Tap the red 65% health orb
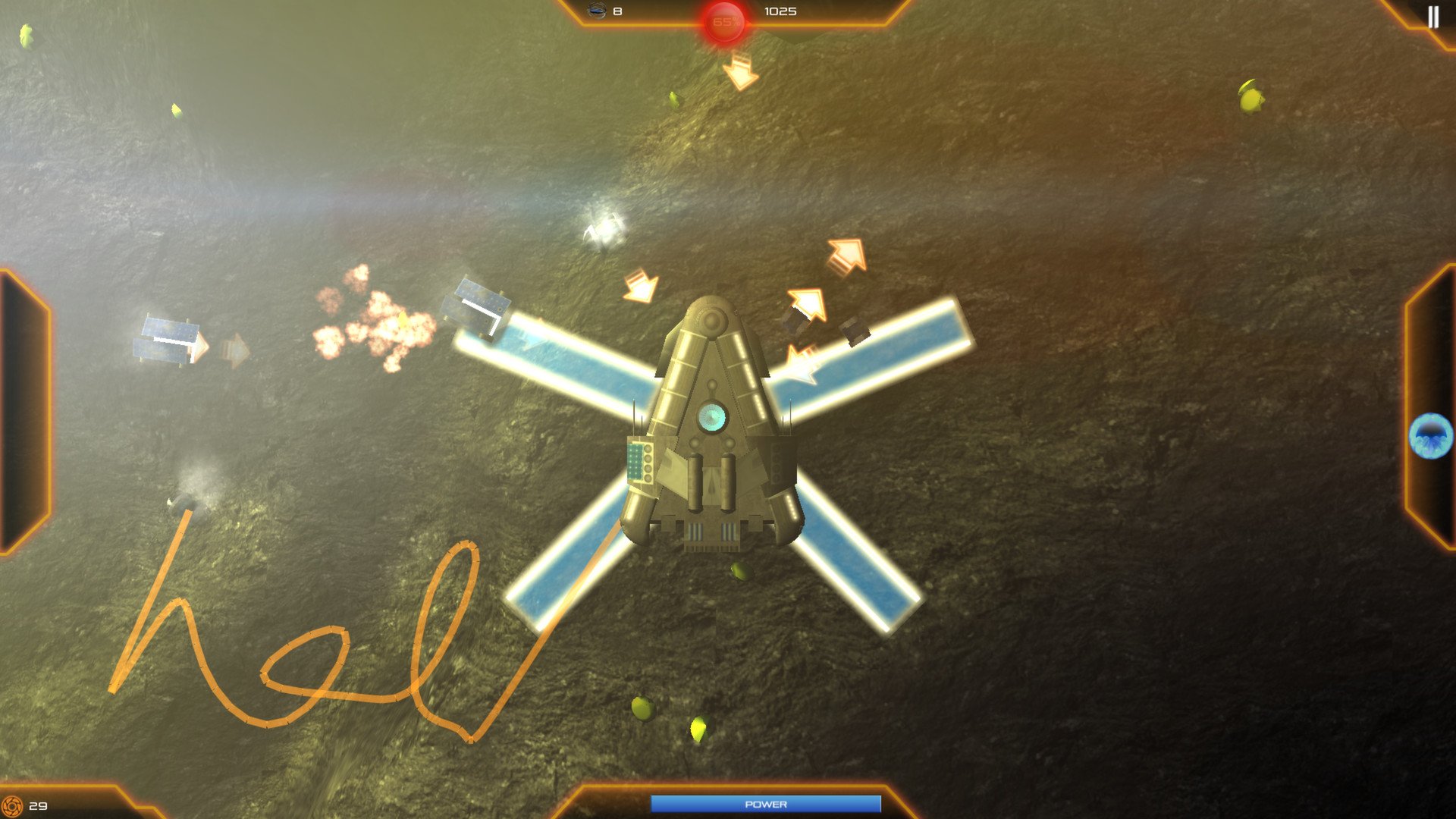Screen dimensions: 1456x819 coord(726,20)
